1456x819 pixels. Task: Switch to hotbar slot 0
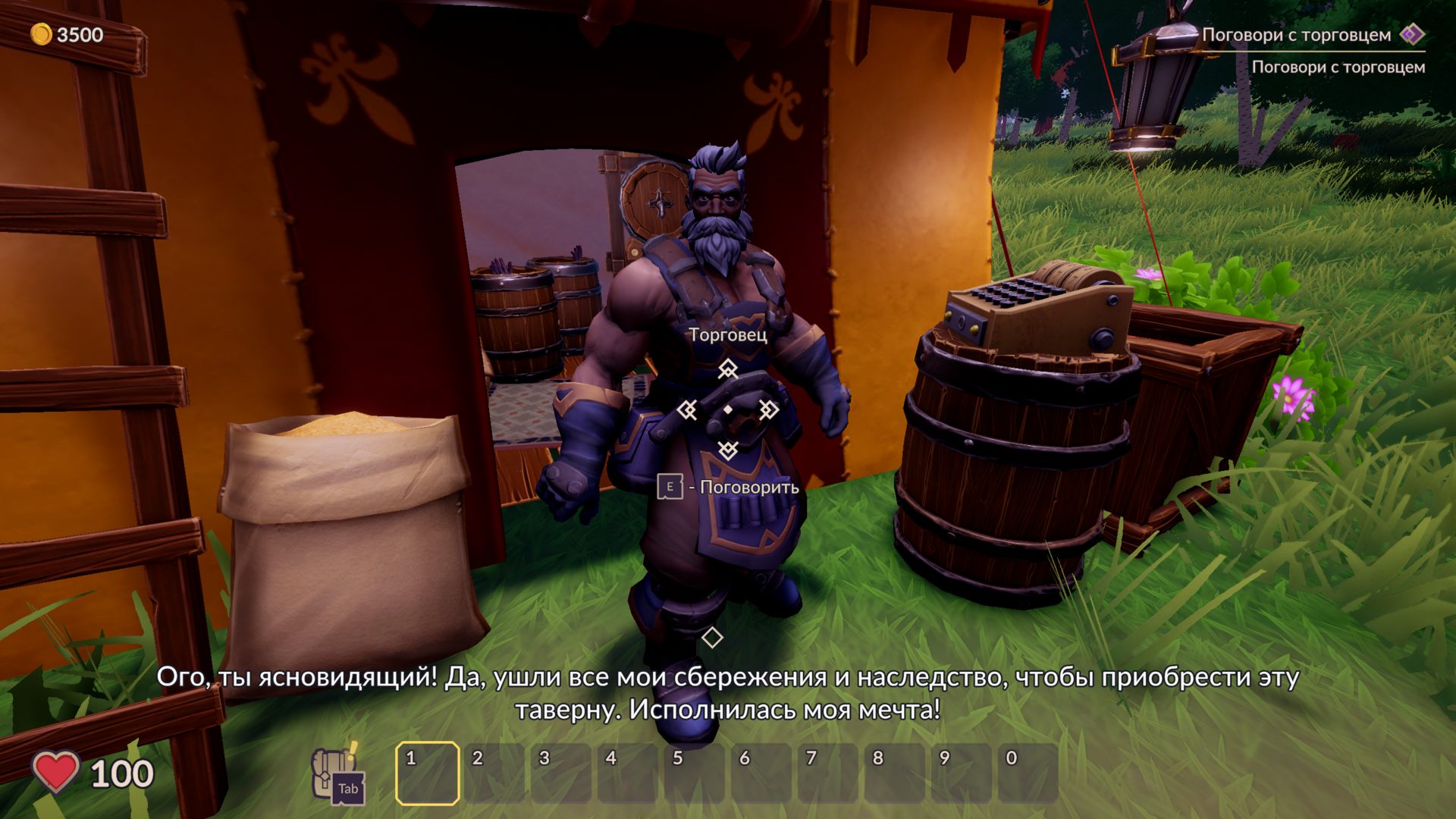(1028, 773)
